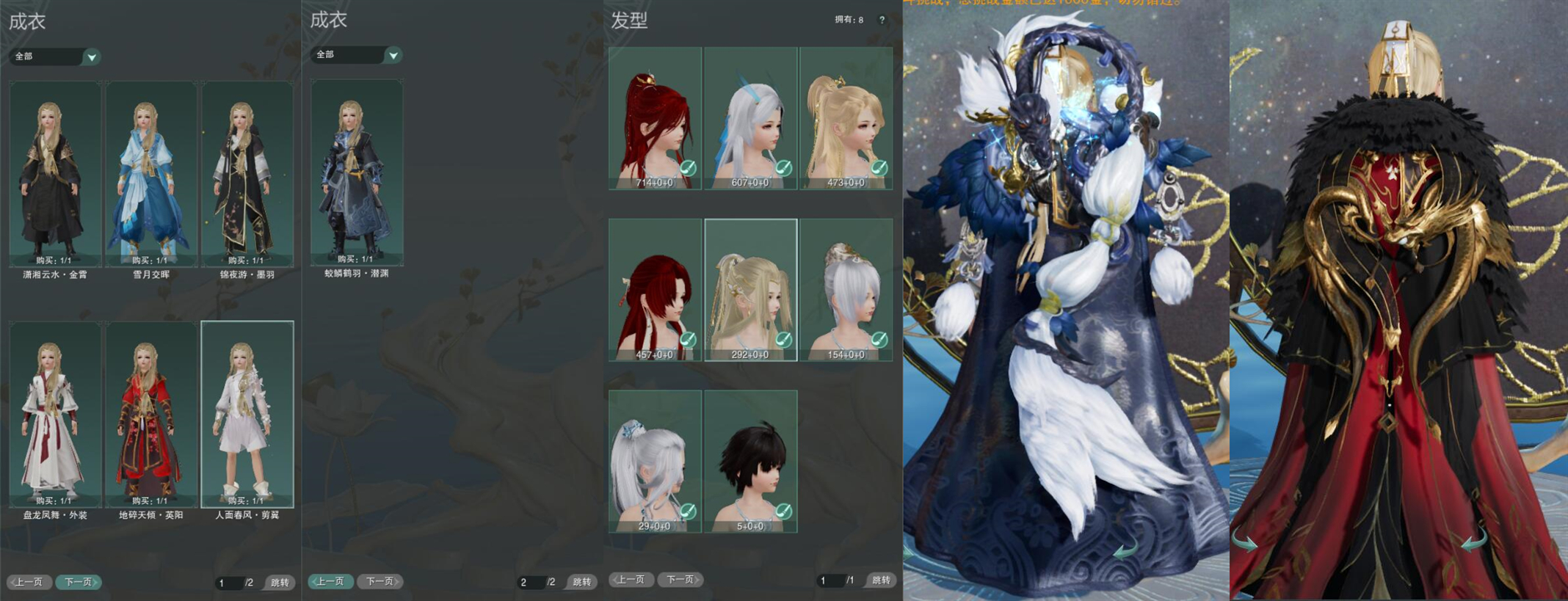Pick the 锦夜游·墨羽 outfit
1568x601 pixels.
coord(247,174)
